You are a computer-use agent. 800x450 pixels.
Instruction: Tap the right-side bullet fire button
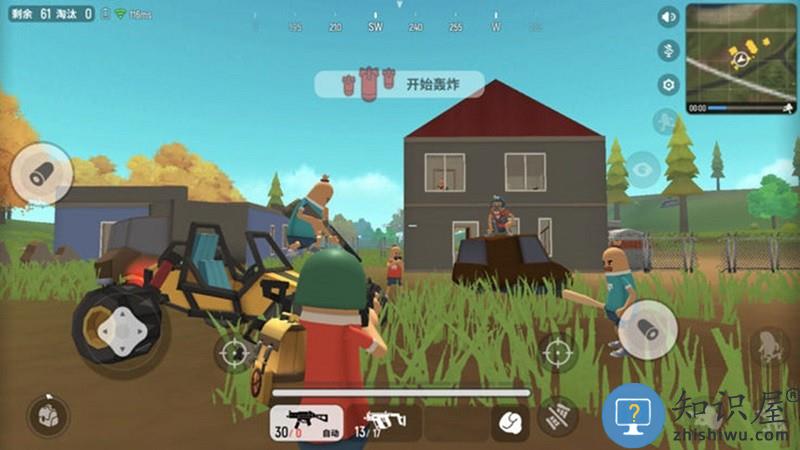[x=647, y=328]
